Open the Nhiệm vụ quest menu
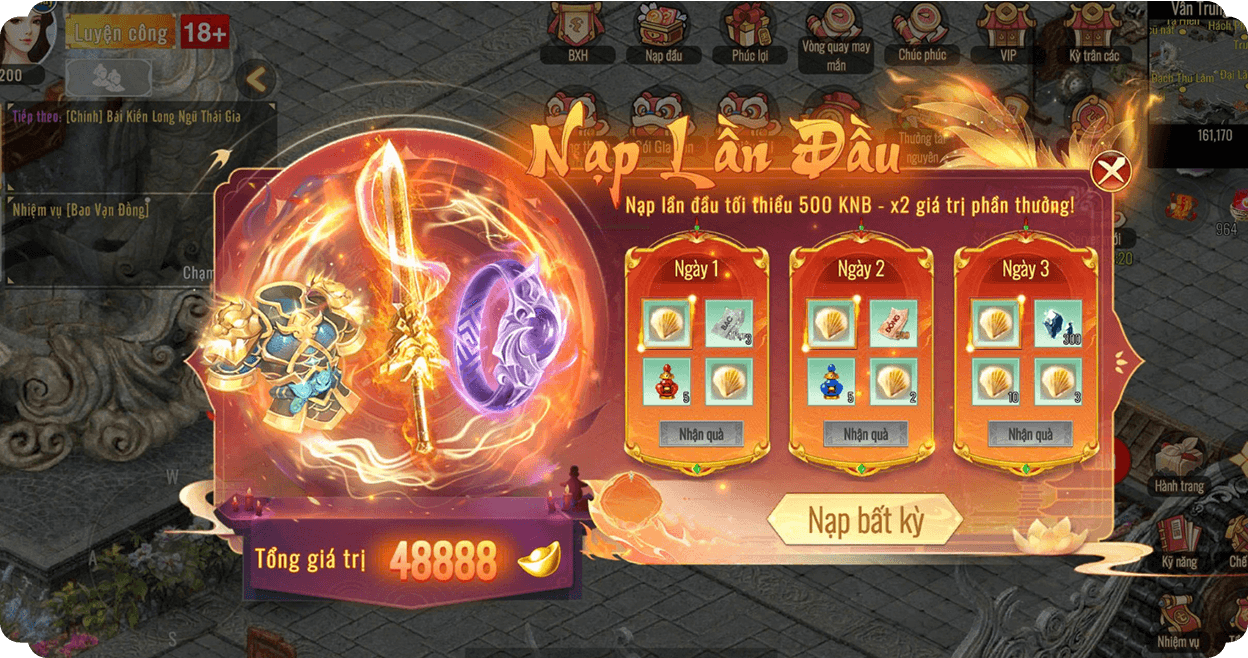The image size is (1248, 658). tap(1178, 620)
